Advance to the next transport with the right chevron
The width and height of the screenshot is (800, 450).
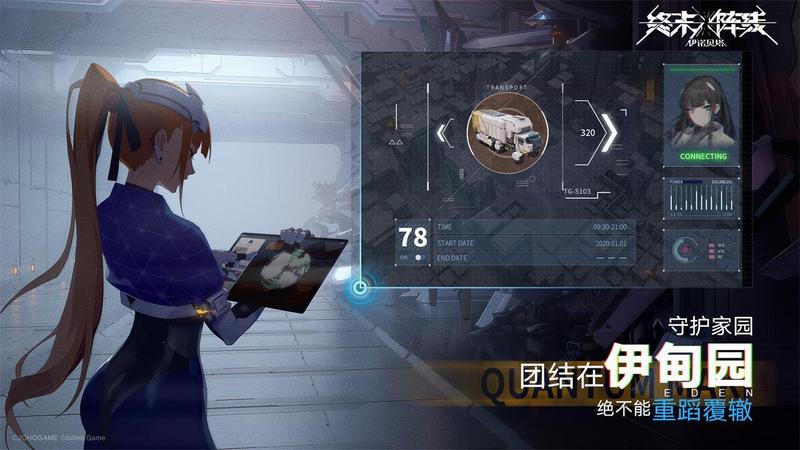608,131
